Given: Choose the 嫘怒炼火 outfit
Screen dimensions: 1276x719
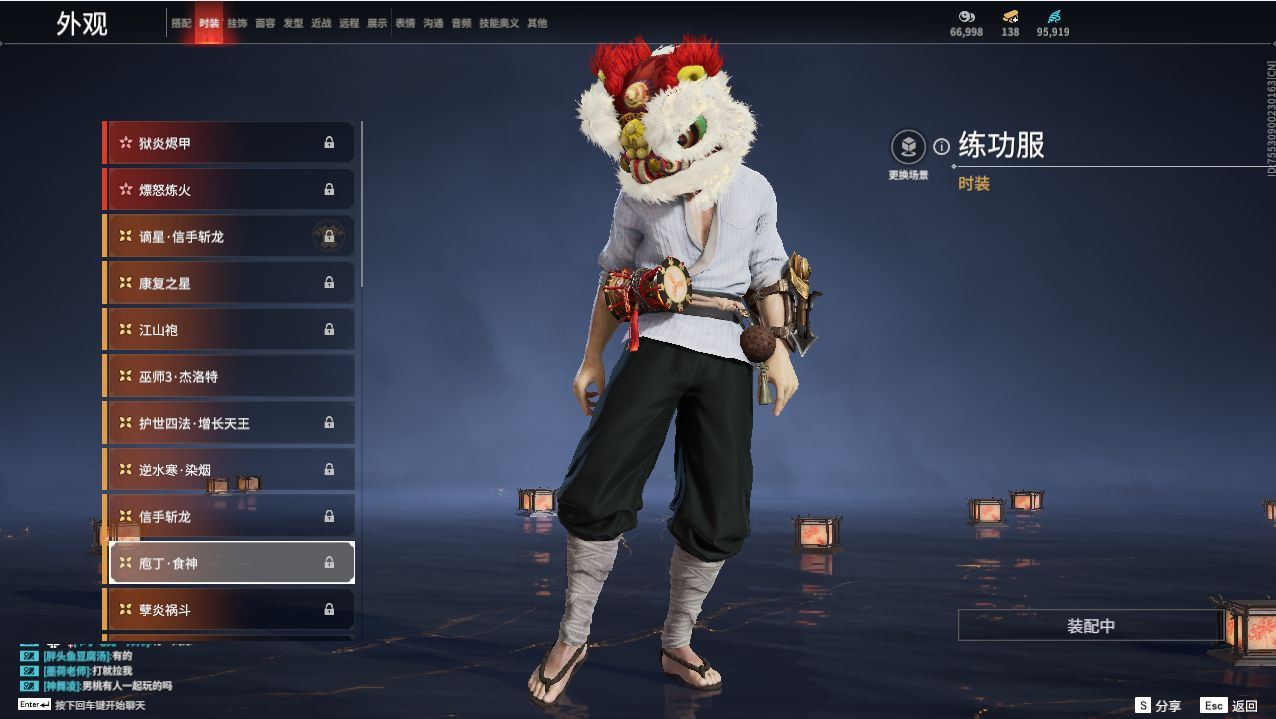Looking at the screenshot, I should (229, 190).
